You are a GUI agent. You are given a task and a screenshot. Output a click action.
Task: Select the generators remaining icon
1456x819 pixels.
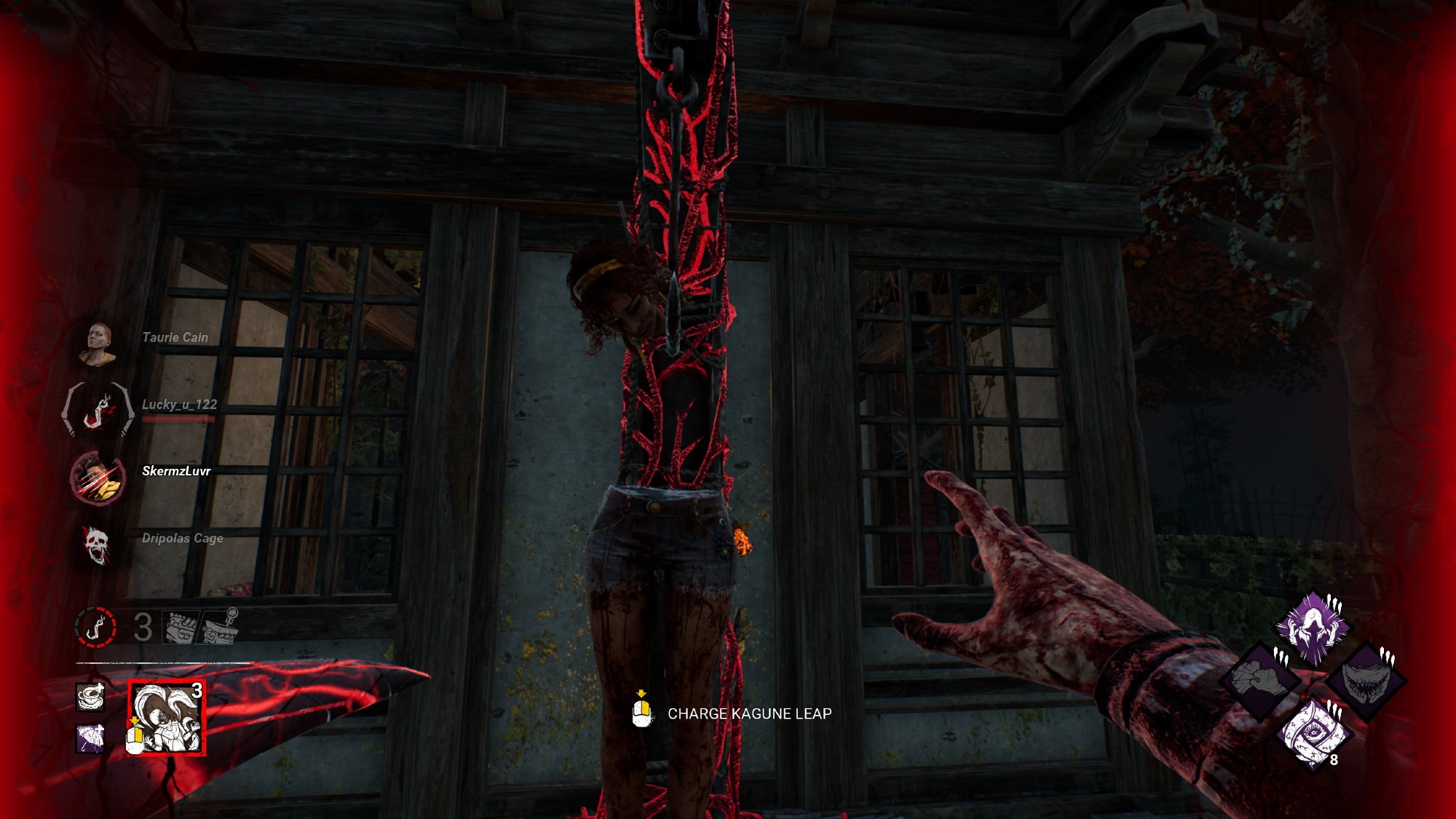181,628
